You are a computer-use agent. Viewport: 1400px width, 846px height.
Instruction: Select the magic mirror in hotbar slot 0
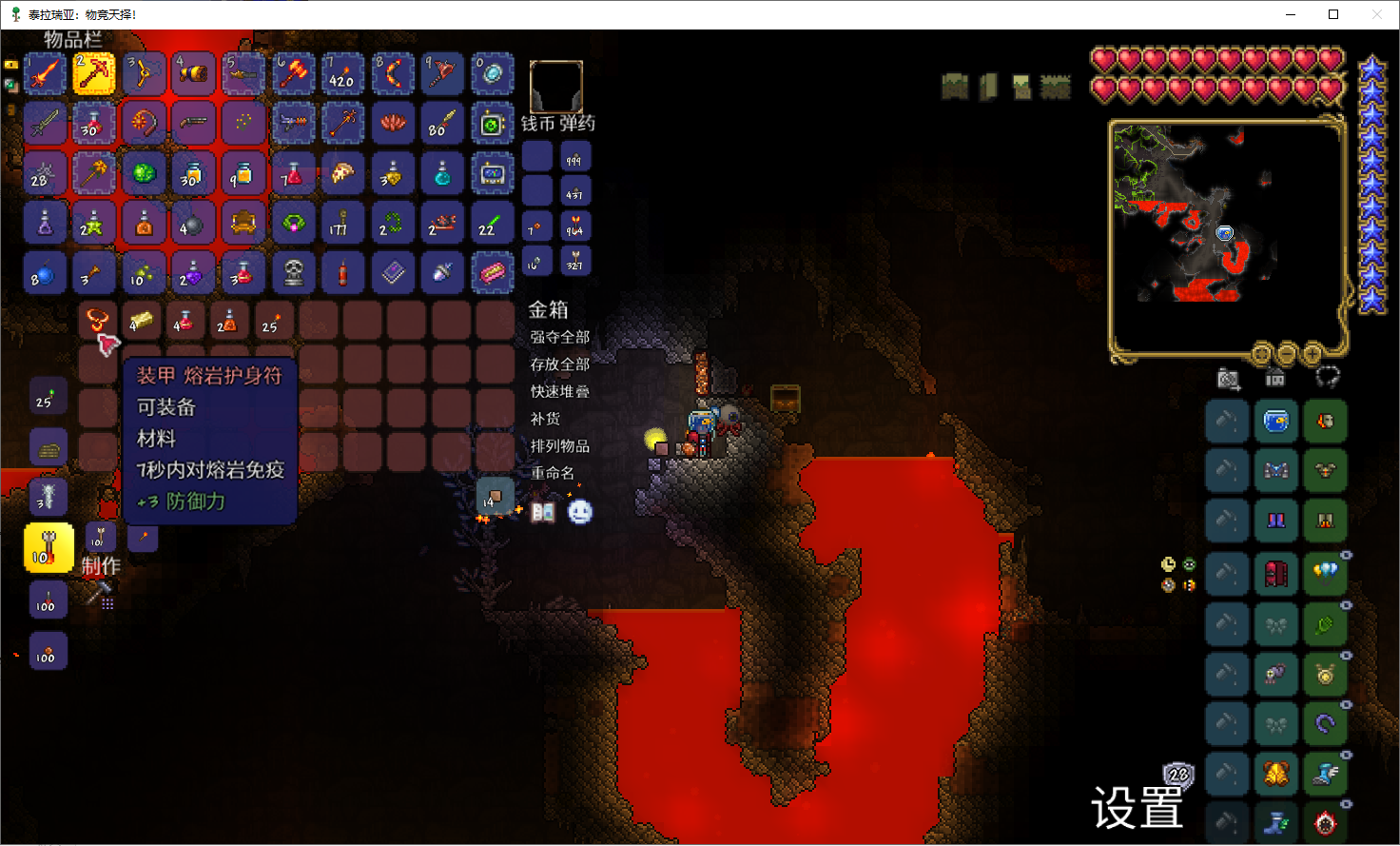(x=493, y=74)
